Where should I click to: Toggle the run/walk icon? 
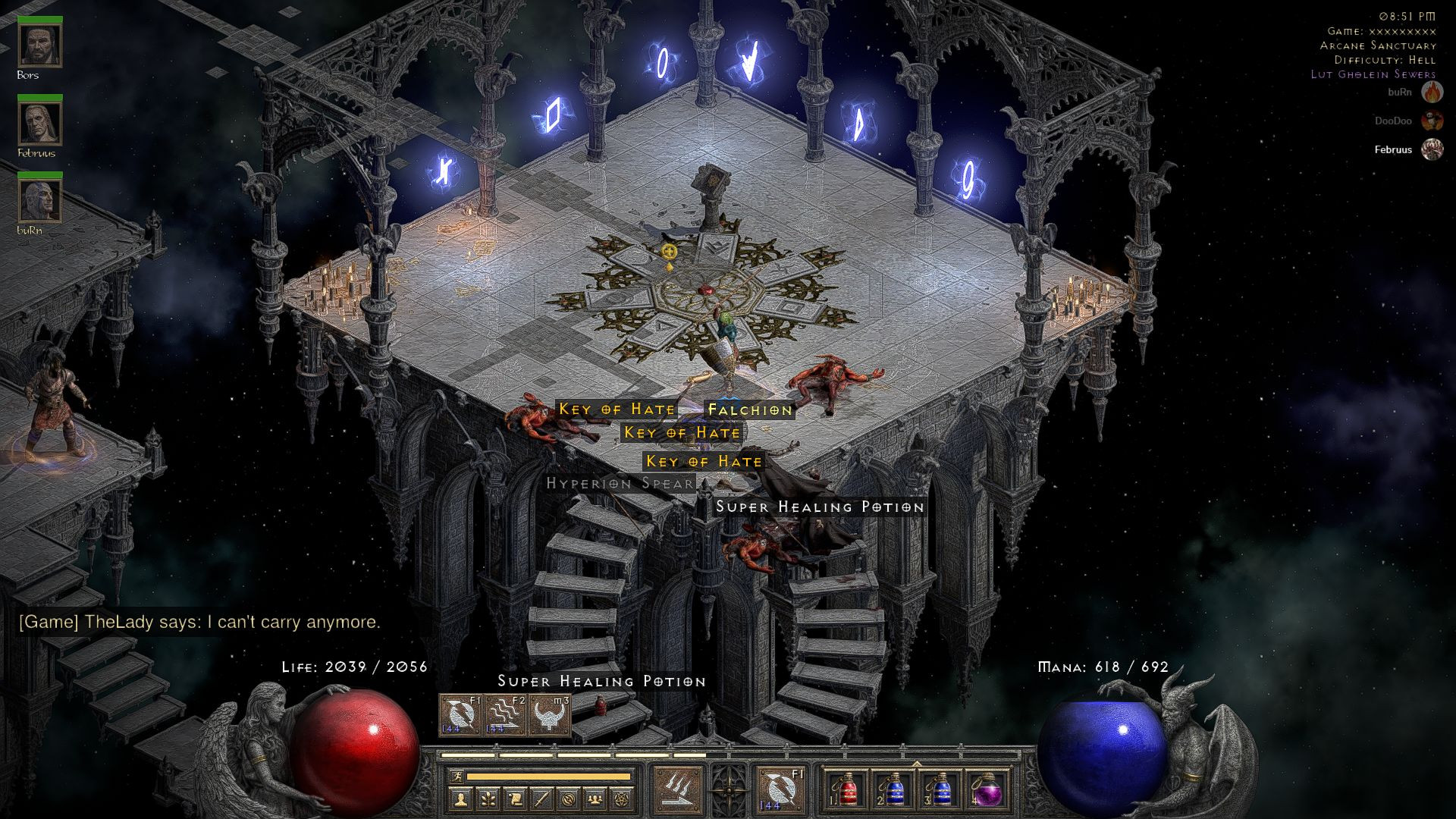point(456,777)
